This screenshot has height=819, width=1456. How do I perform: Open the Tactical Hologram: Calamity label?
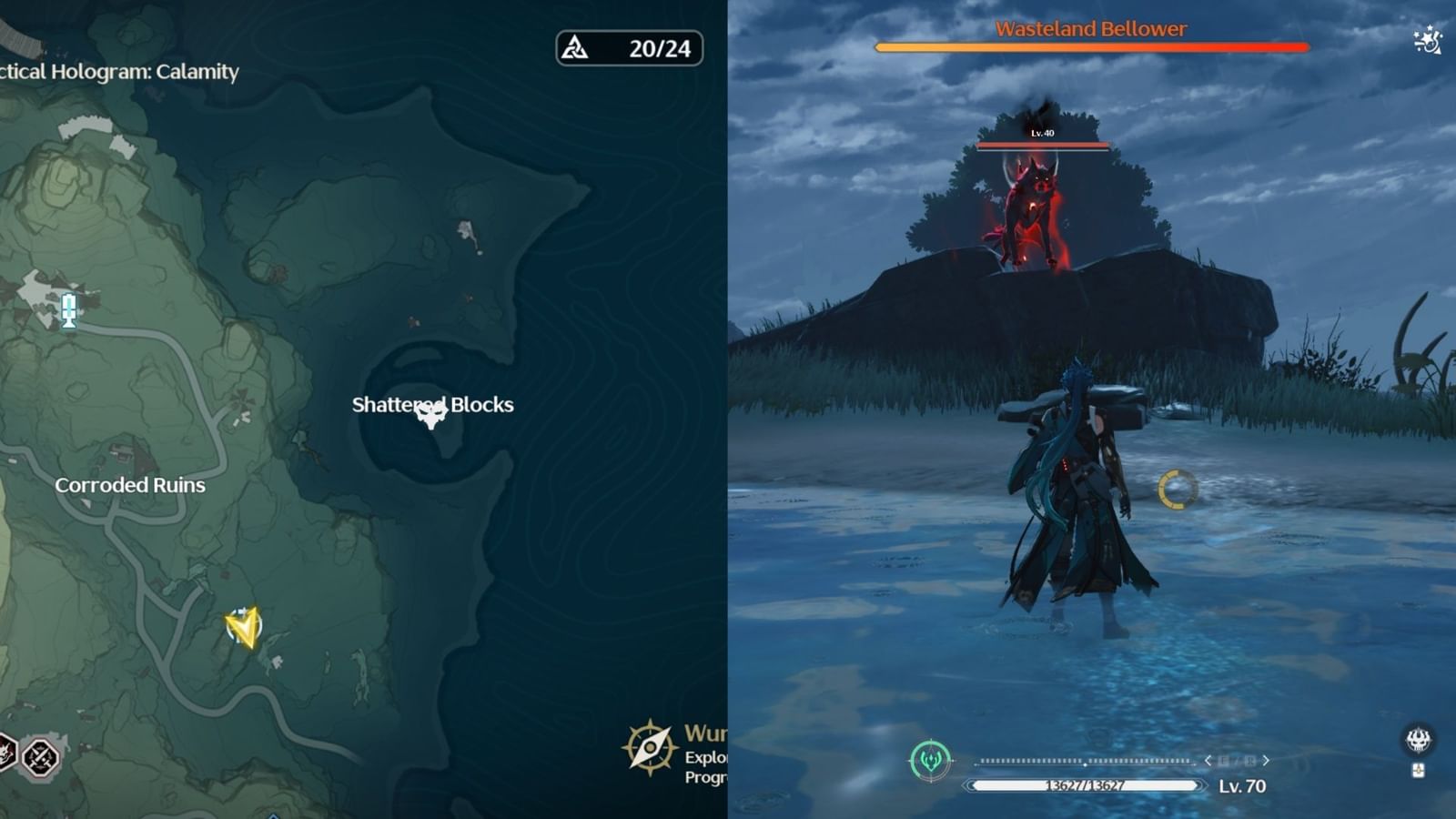coord(118,73)
